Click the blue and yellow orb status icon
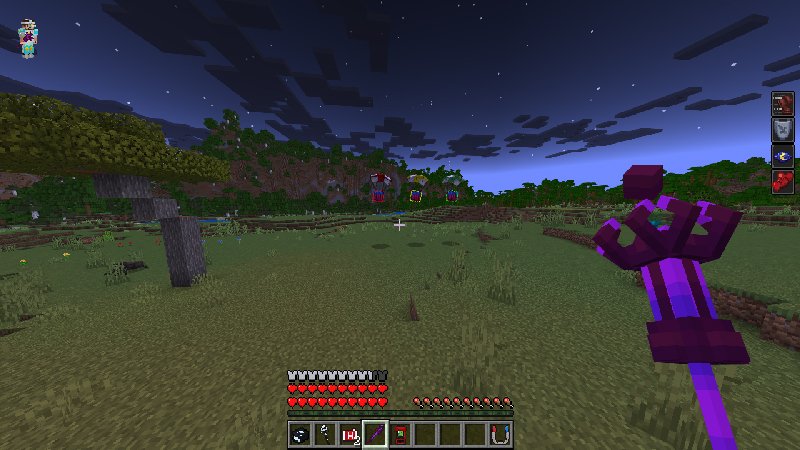 coord(782,156)
